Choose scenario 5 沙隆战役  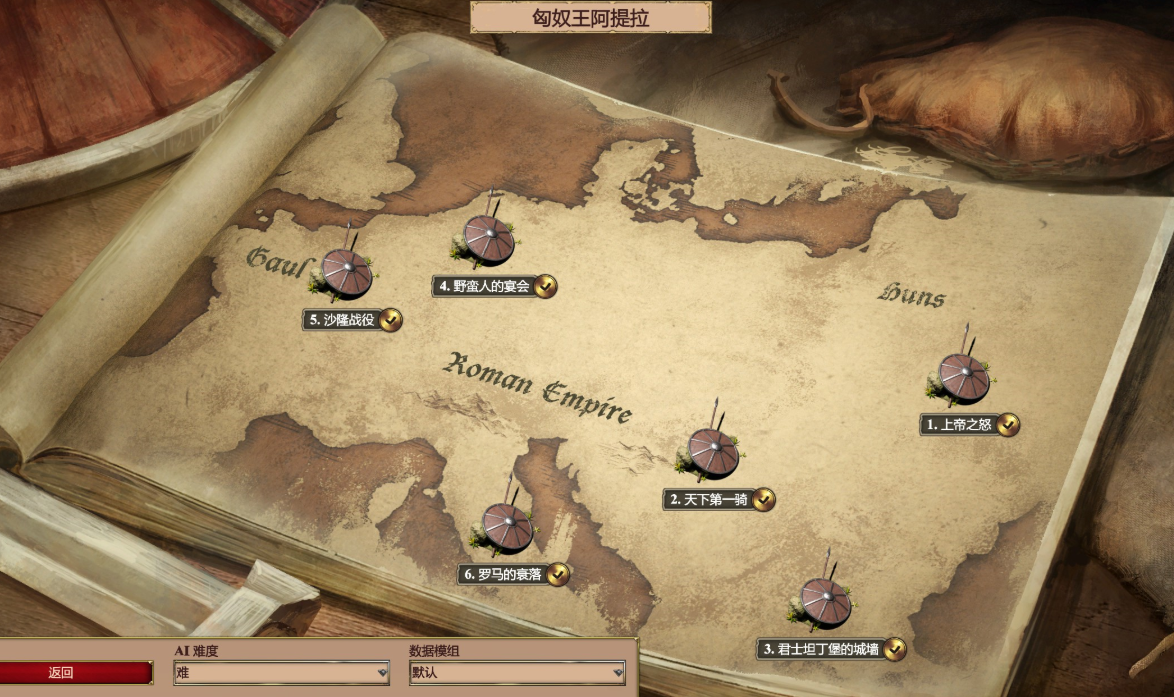pyautogui.click(x=347, y=274)
